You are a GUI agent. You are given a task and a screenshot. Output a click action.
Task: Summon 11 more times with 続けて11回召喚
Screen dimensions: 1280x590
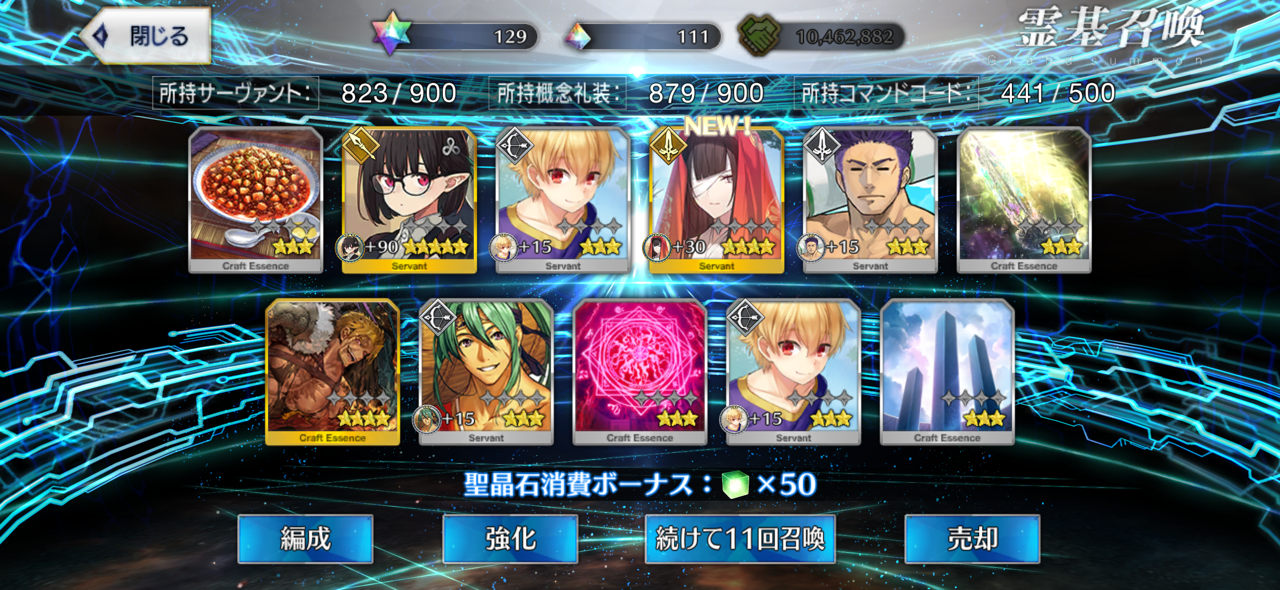tap(740, 539)
